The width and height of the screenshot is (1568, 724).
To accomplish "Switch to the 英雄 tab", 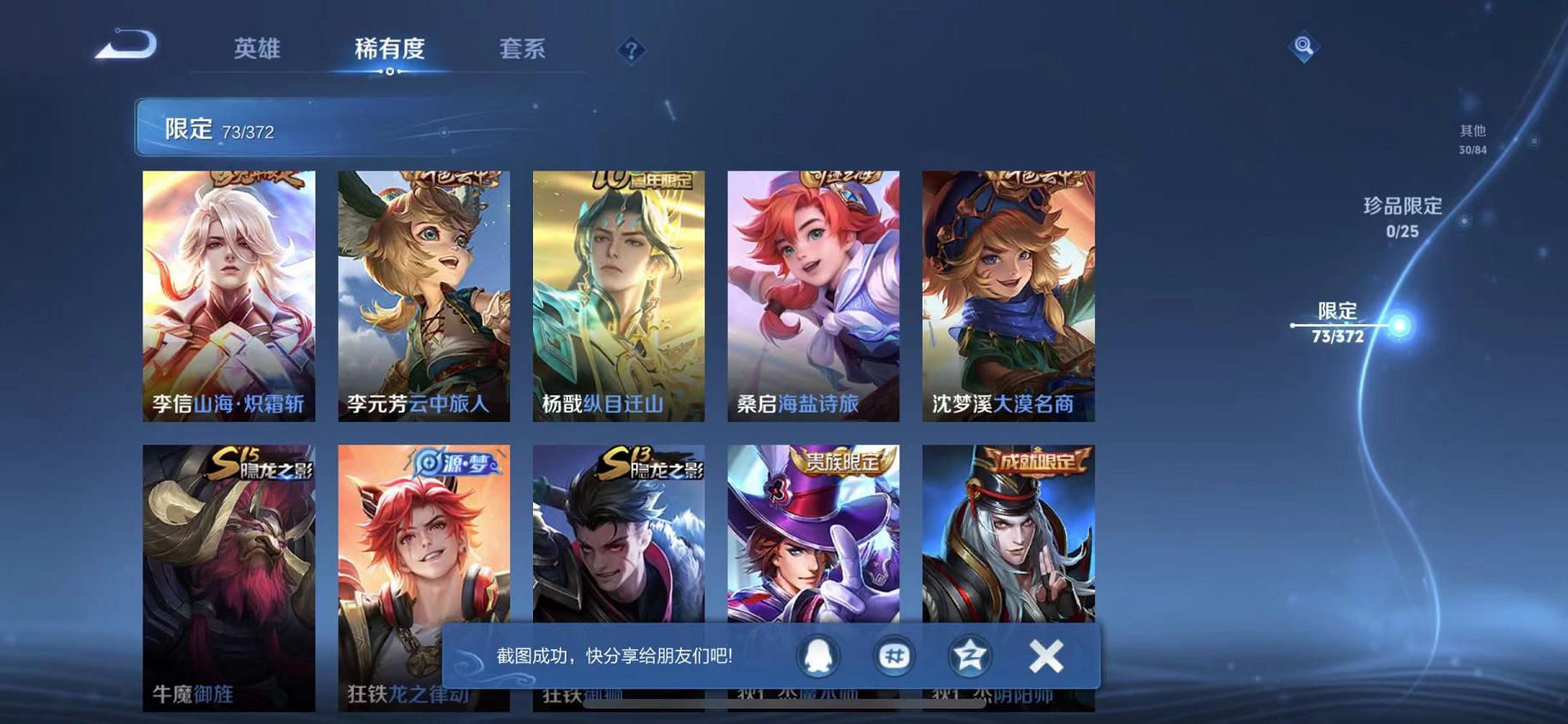I will click(x=257, y=50).
